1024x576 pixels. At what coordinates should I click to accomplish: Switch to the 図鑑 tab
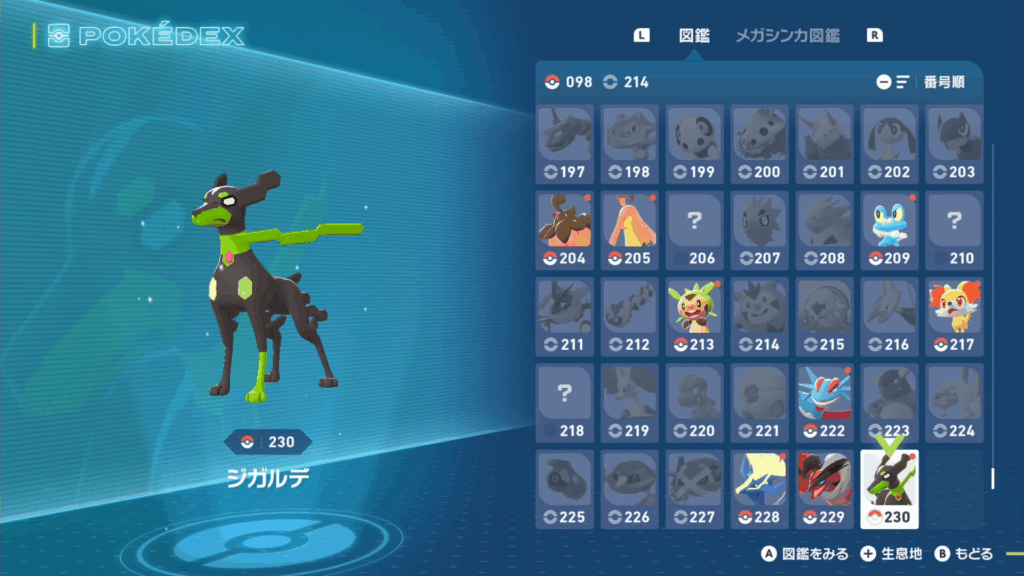[x=694, y=35]
